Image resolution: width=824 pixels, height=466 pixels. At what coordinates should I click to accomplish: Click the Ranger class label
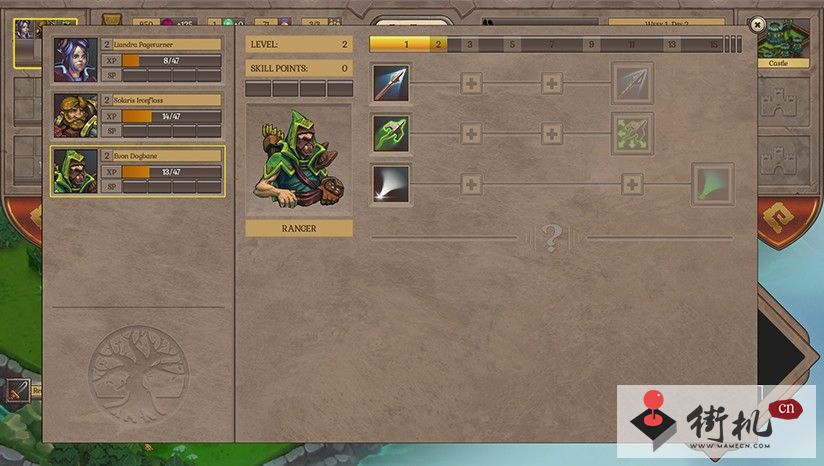299,228
